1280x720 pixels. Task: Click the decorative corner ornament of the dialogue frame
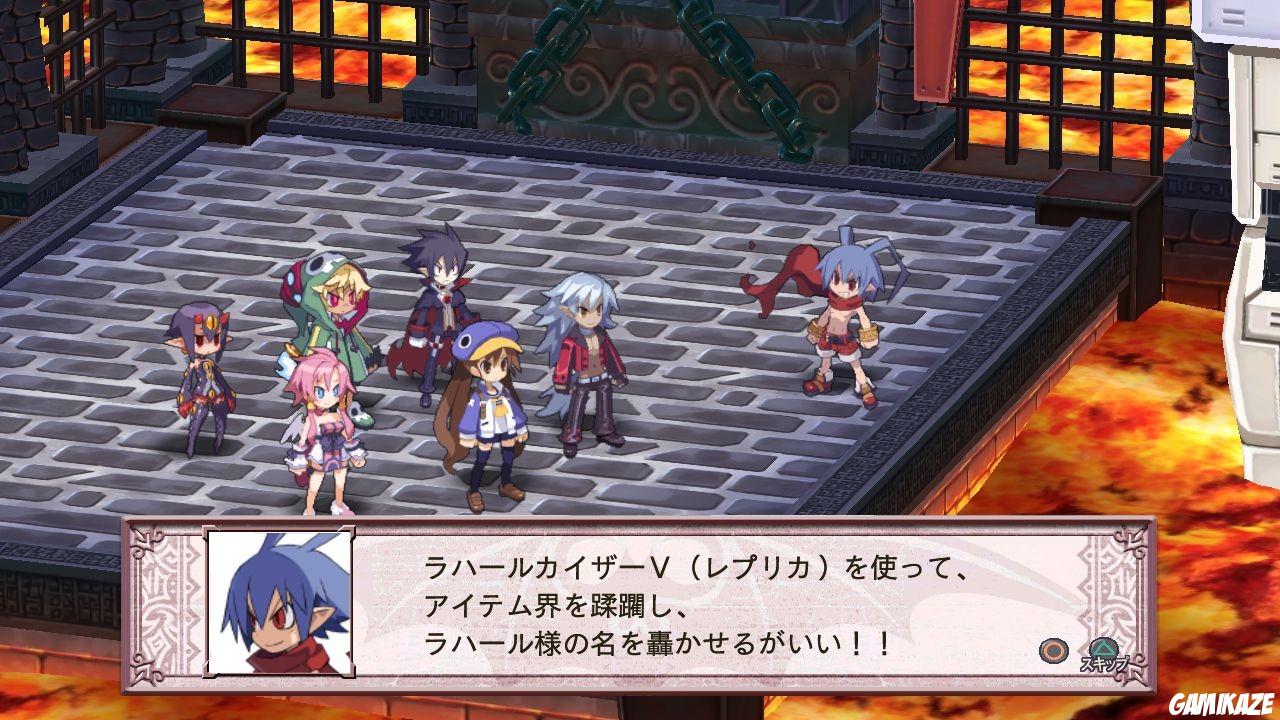click(145, 545)
